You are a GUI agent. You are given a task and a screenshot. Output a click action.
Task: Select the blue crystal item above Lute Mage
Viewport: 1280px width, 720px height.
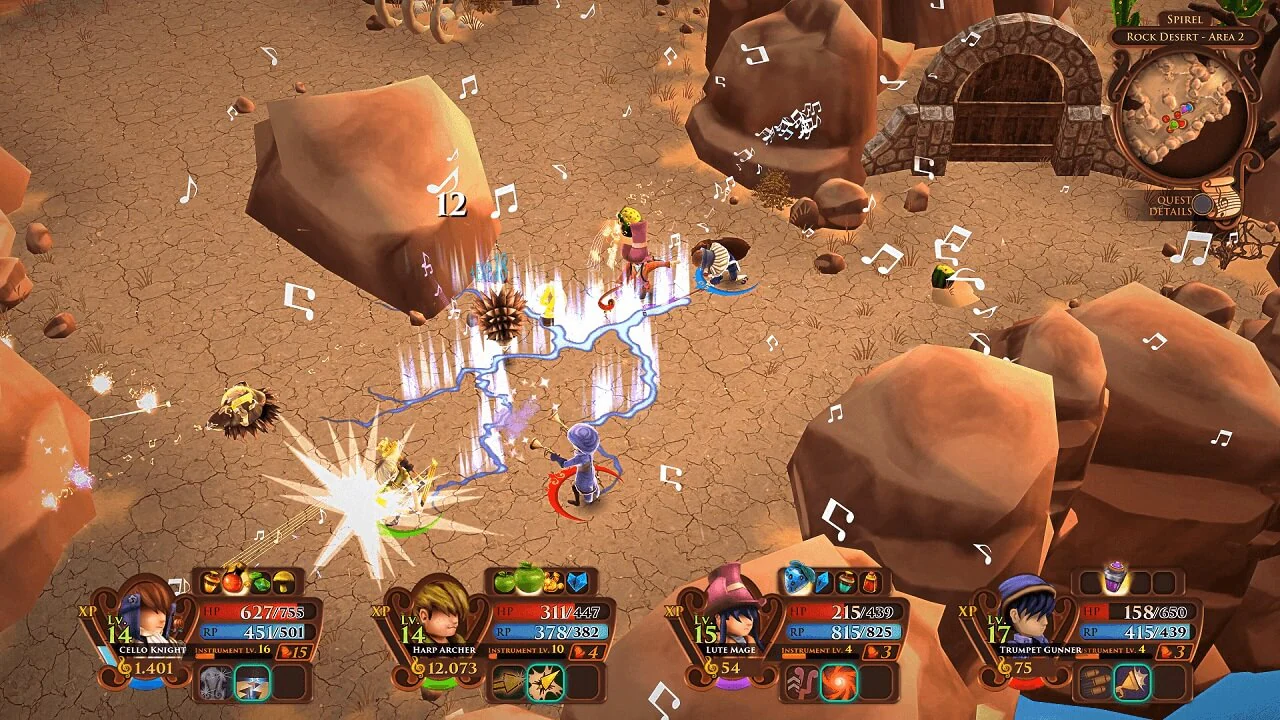pyautogui.click(x=822, y=582)
